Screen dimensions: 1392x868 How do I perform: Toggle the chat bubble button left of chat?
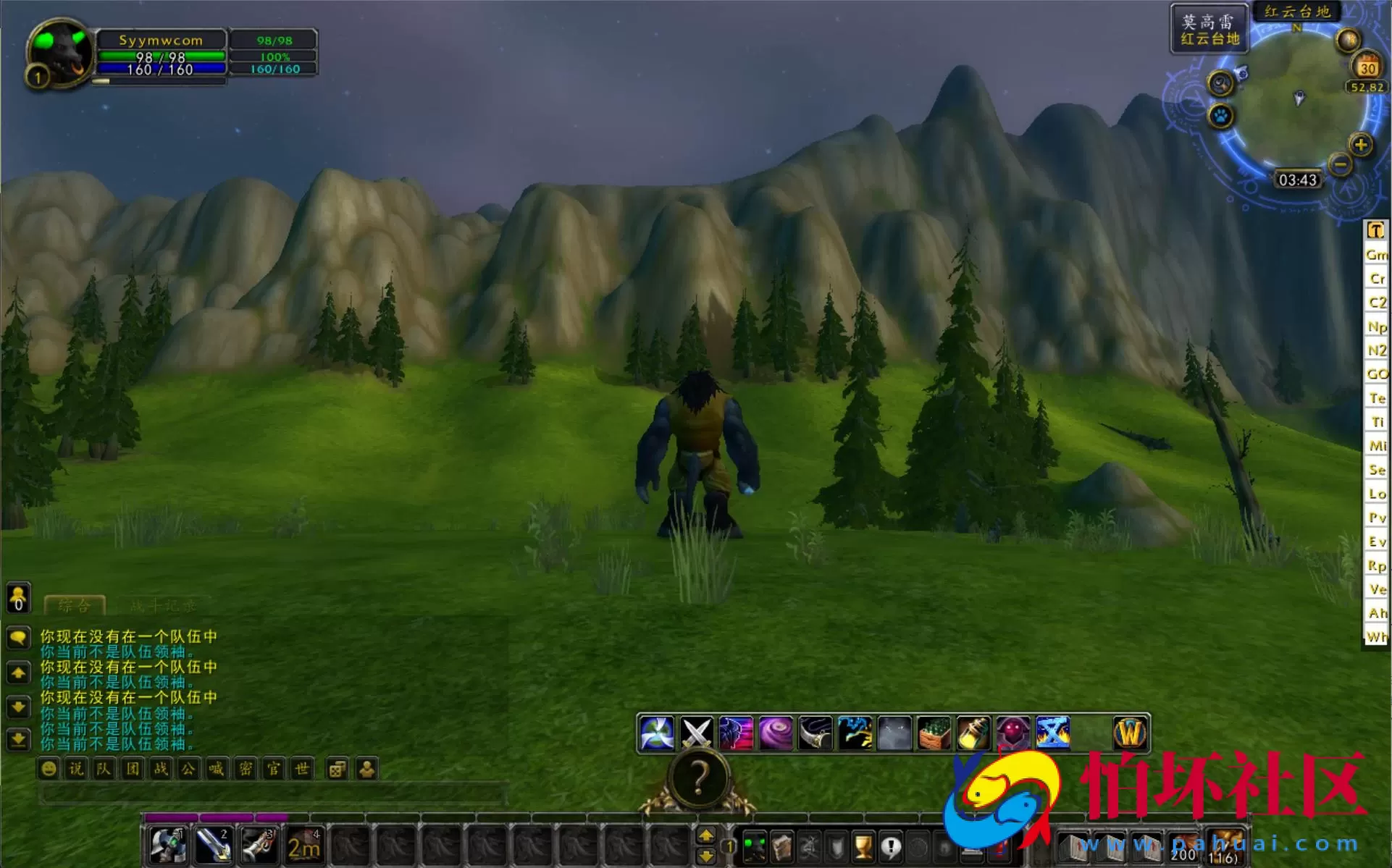[17, 638]
